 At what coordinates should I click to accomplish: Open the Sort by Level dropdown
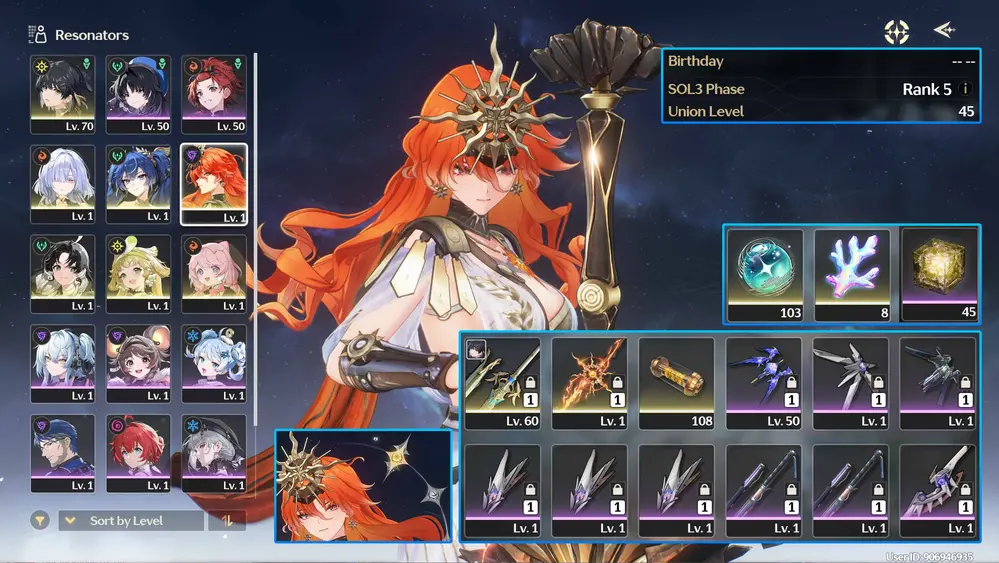point(130,521)
